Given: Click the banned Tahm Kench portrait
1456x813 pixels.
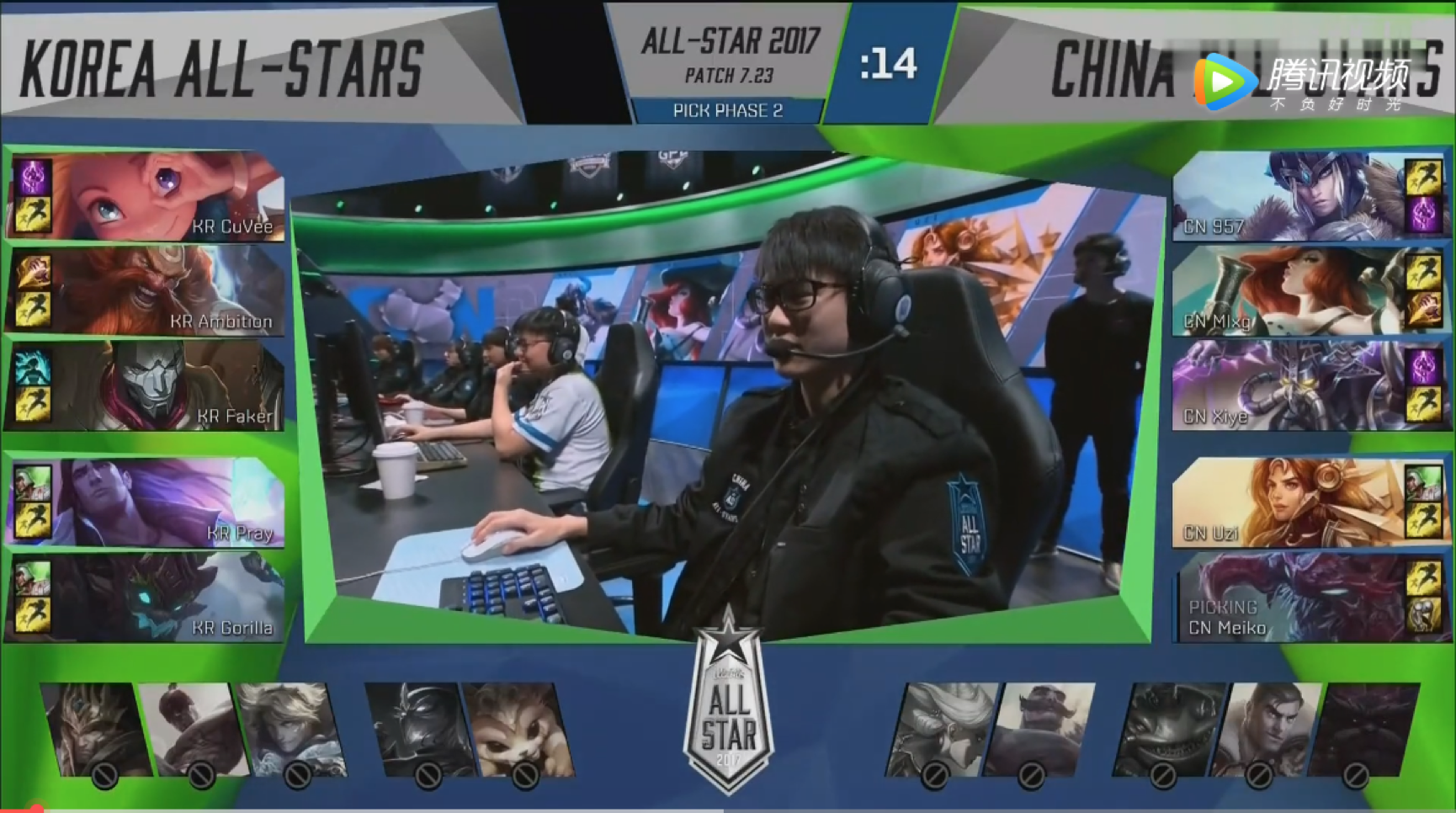Looking at the screenshot, I should click(x=1168, y=729).
